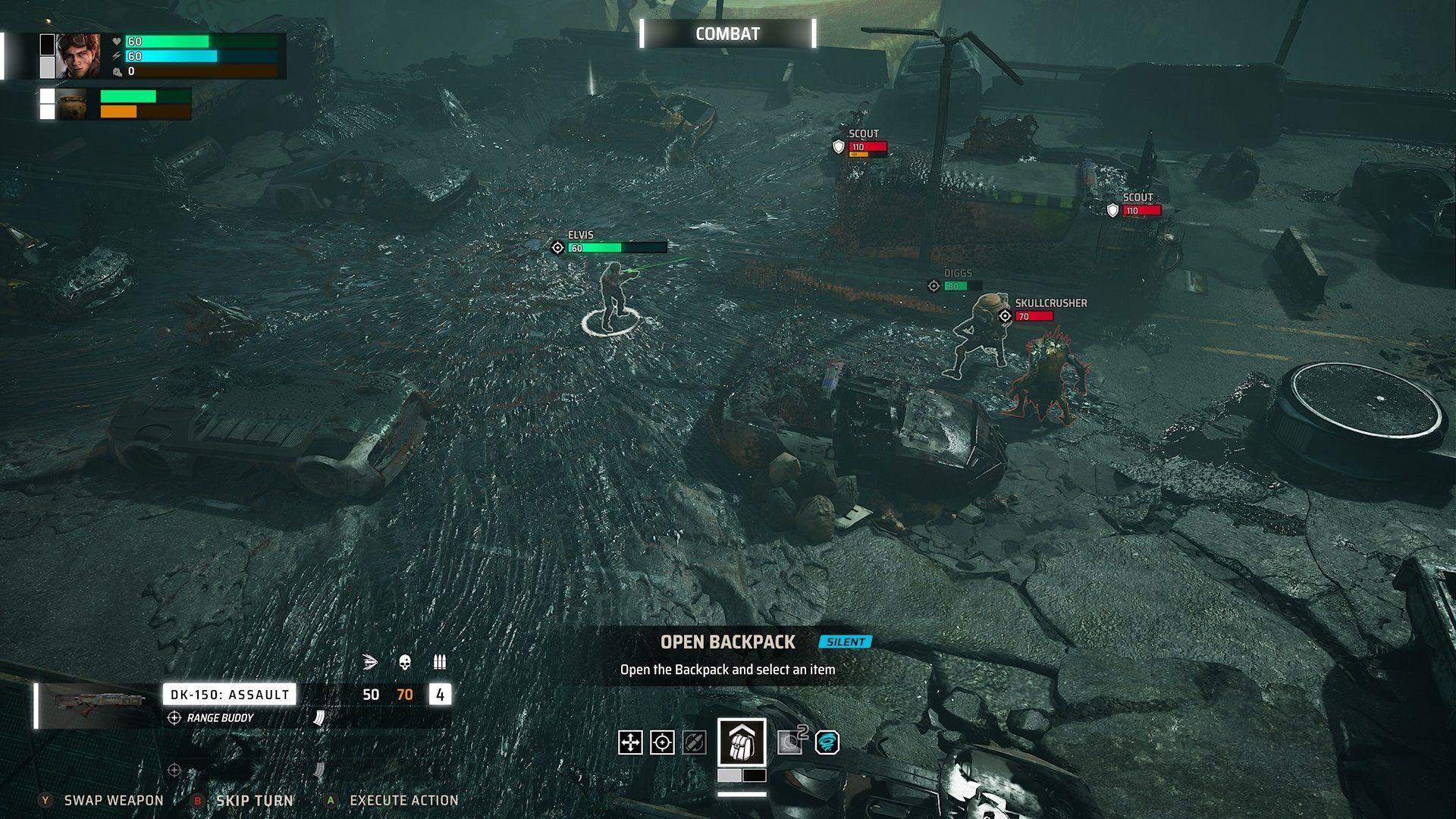Screen dimensions: 1456x819
Task: Select the move action icon
Action: [x=630, y=742]
